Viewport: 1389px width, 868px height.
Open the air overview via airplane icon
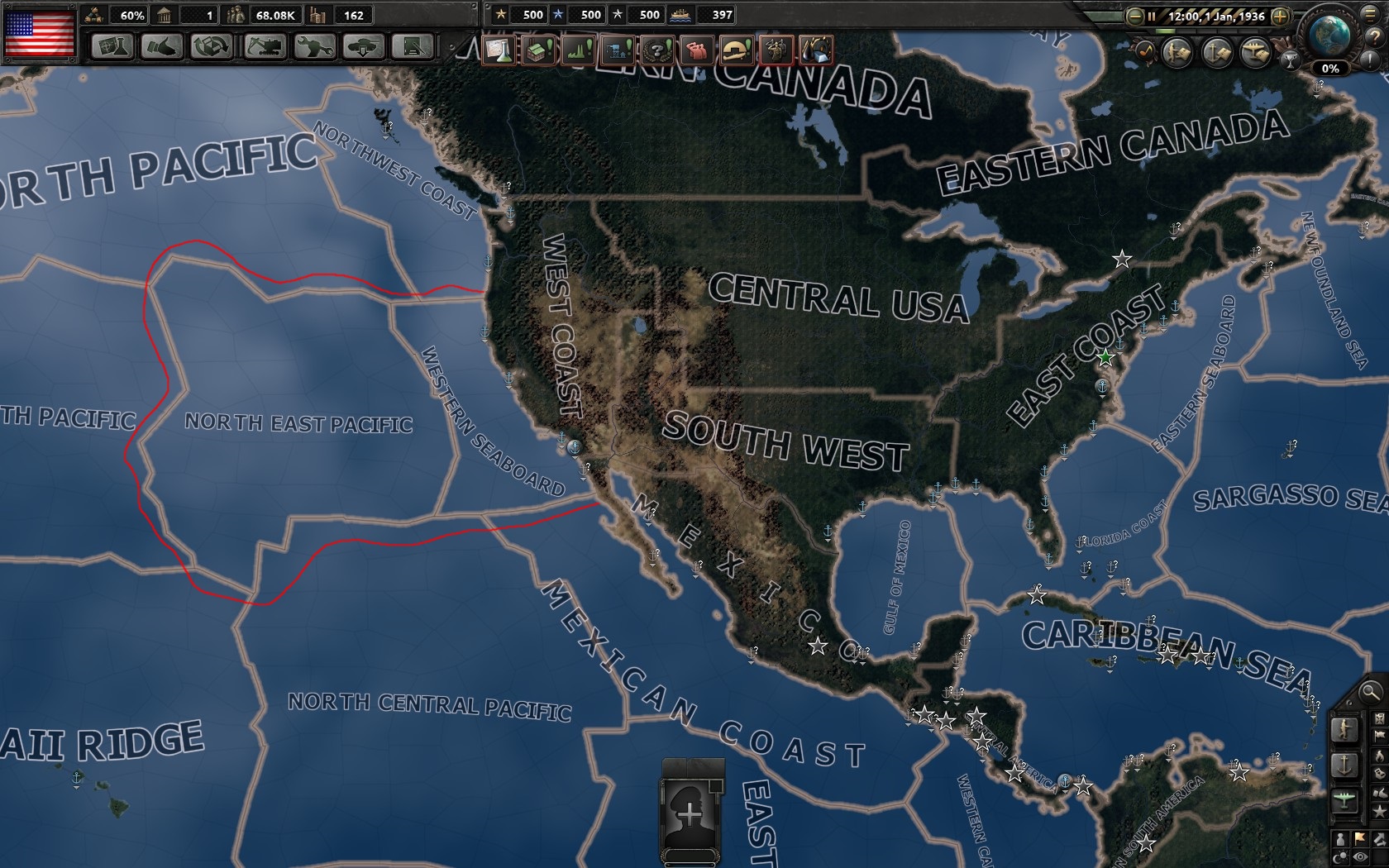(x=1255, y=53)
